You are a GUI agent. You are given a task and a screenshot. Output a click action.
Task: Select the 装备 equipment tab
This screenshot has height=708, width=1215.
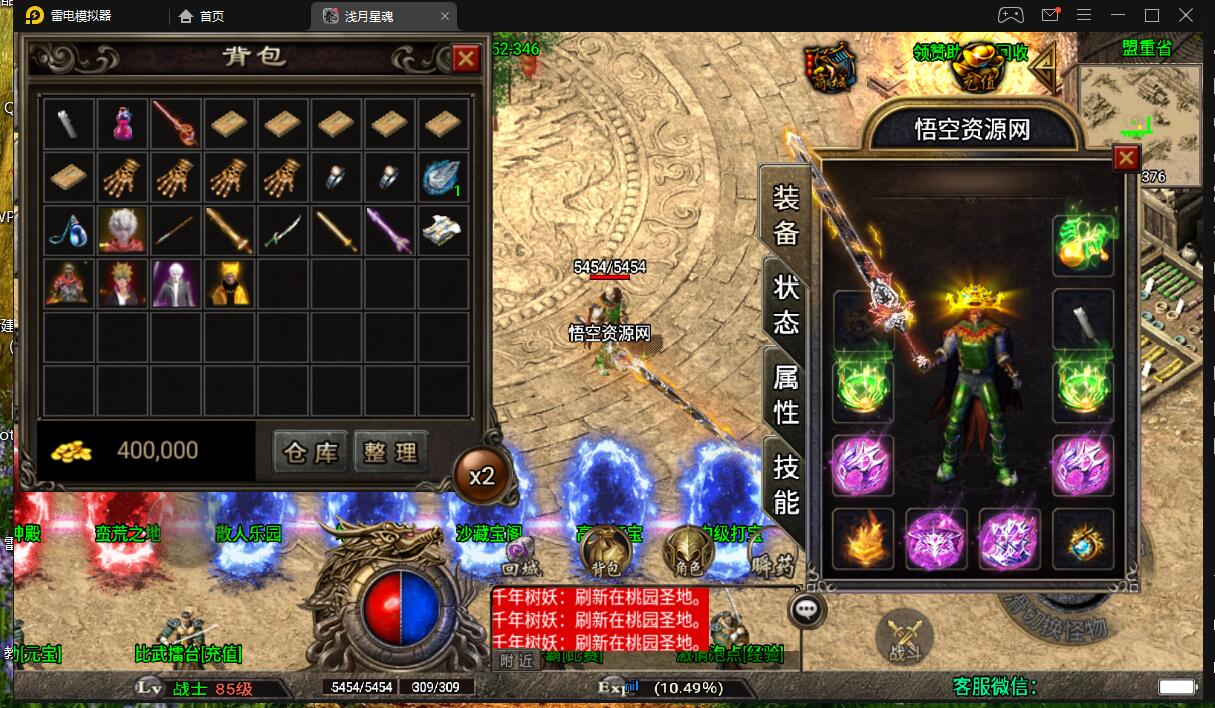(x=787, y=215)
